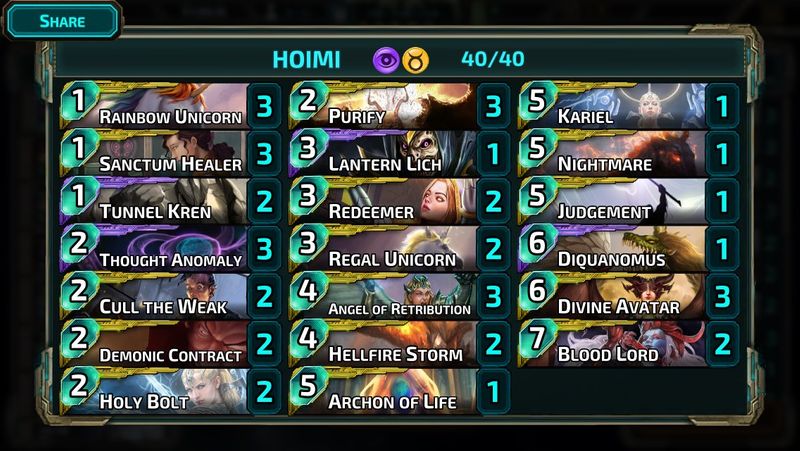Image resolution: width=800 pixels, height=451 pixels.
Task: Click the Divine Avatar card
Action: 620,296
